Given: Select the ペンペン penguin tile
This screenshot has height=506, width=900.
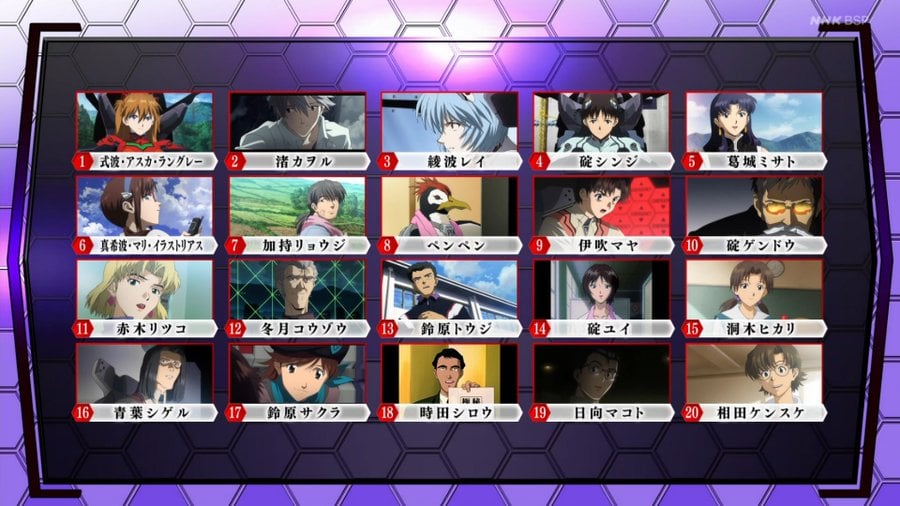Looking at the screenshot, I should tap(449, 206).
